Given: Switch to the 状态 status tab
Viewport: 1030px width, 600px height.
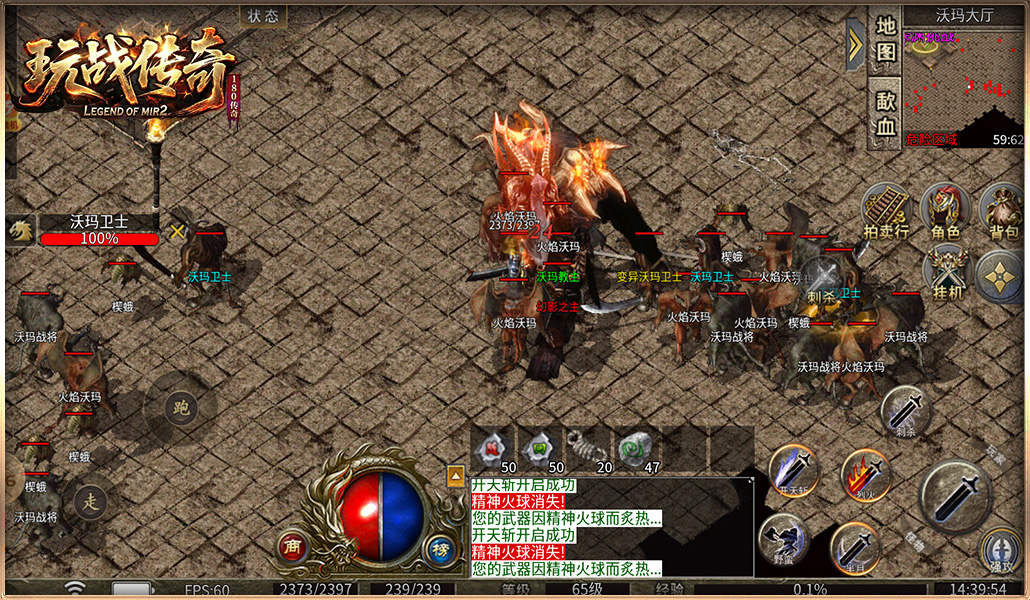Looking at the screenshot, I should pyautogui.click(x=263, y=16).
